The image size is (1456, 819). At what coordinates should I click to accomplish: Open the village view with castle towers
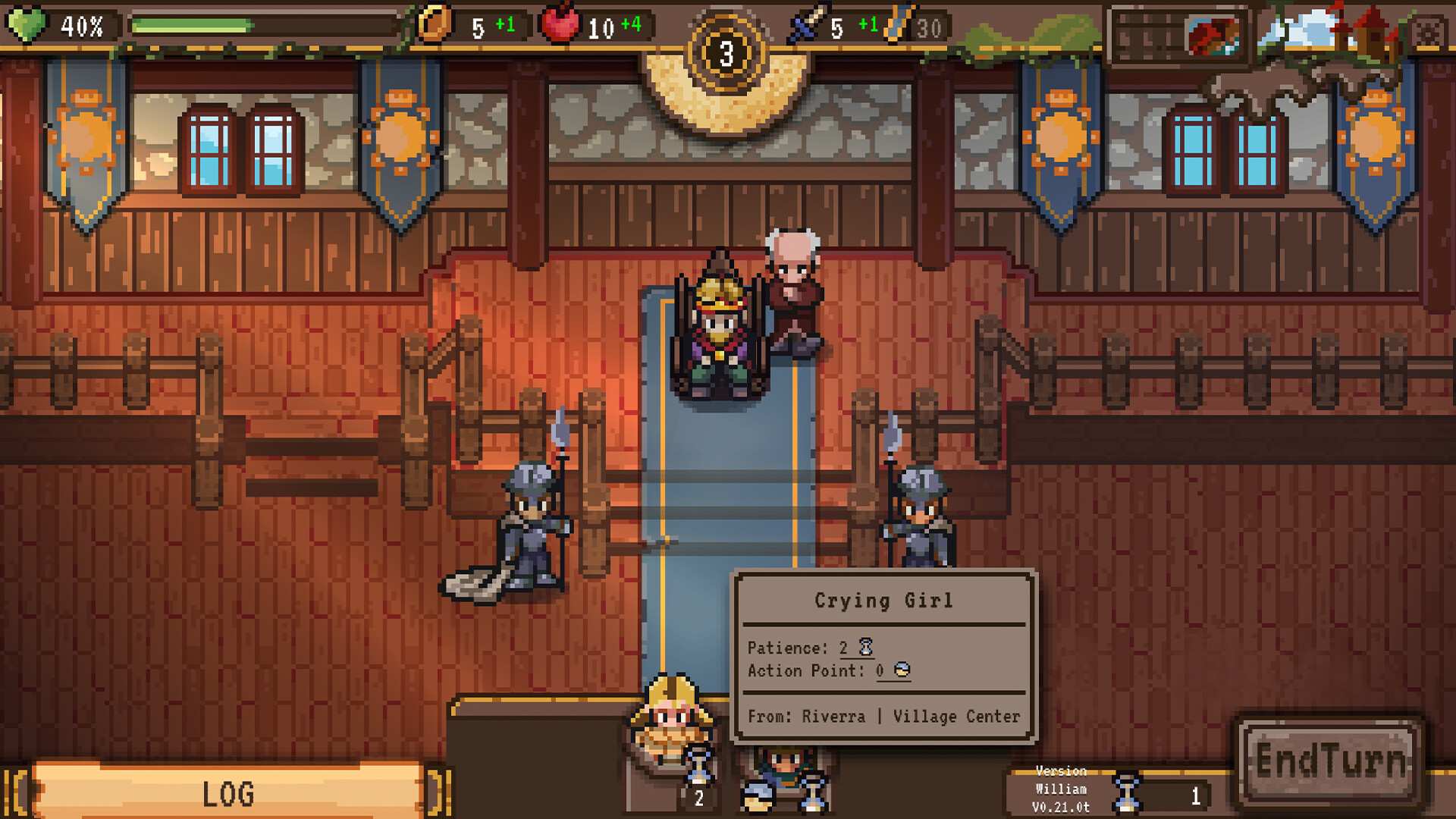tap(1333, 34)
